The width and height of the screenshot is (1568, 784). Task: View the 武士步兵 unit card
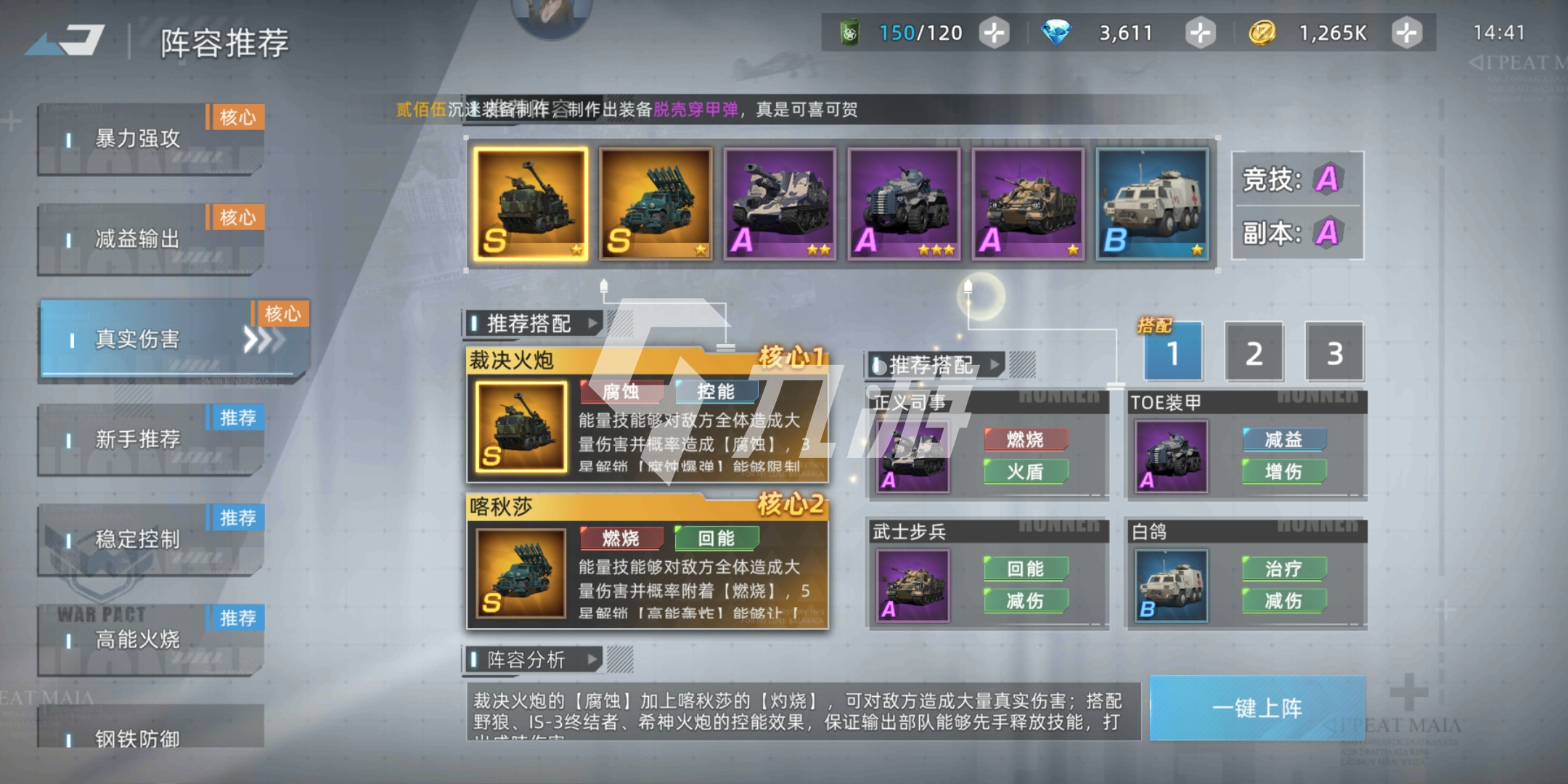[x=987, y=573]
